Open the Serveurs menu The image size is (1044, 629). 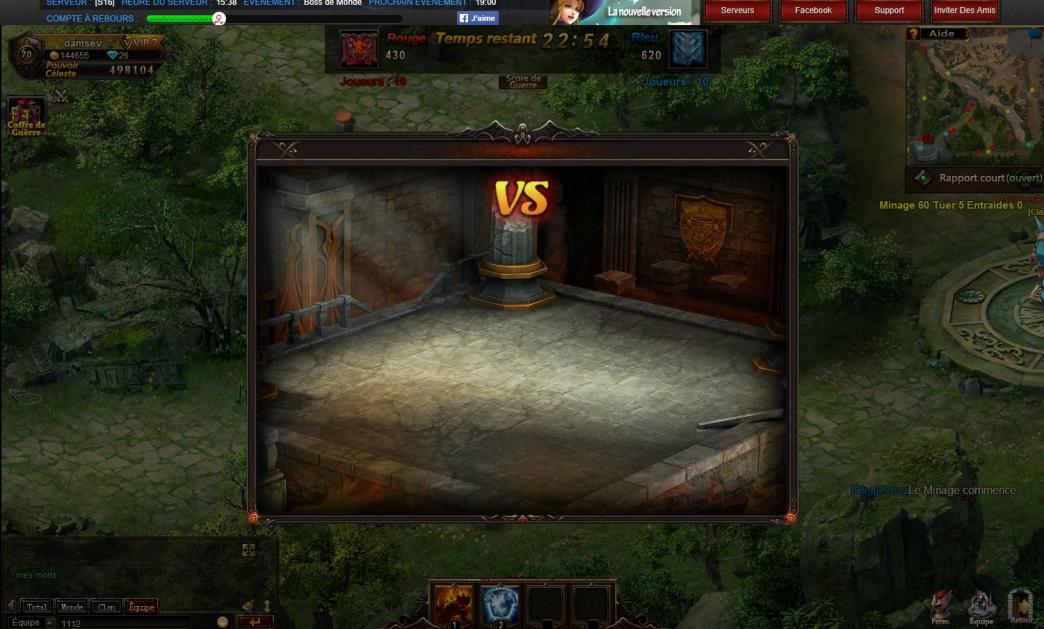pyautogui.click(x=737, y=11)
